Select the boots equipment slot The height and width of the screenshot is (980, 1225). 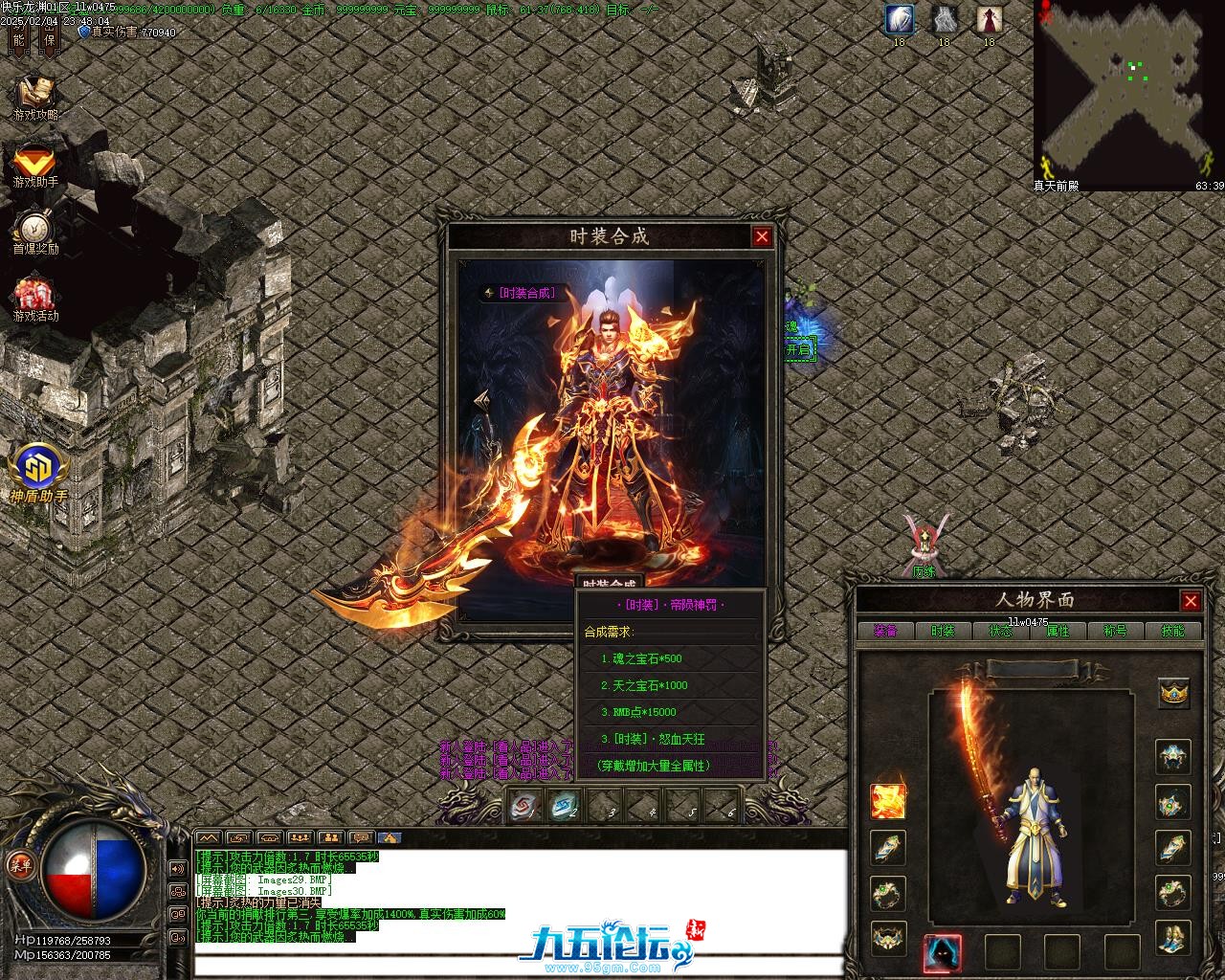(x=1173, y=938)
